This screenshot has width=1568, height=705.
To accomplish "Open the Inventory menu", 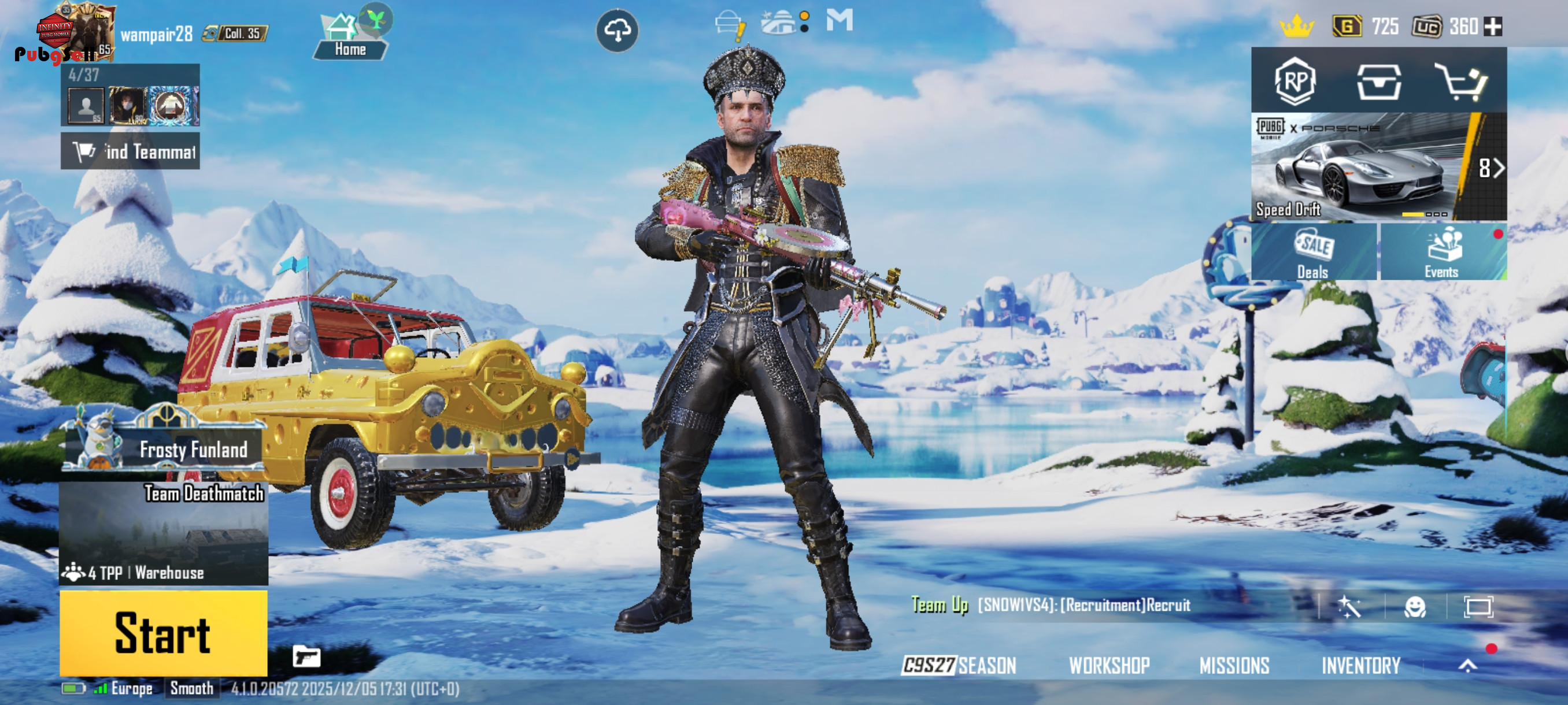I will pos(1360,666).
